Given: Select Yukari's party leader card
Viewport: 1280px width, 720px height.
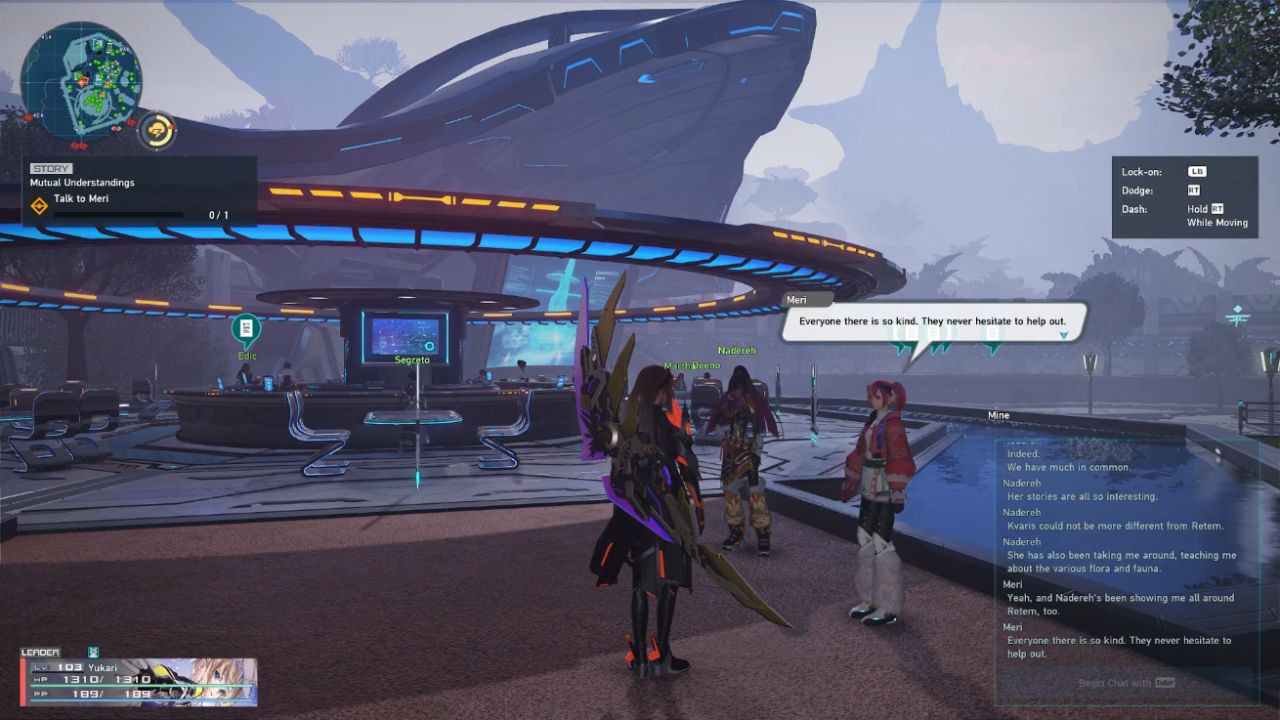Looking at the screenshot, I should coord(139,681).
